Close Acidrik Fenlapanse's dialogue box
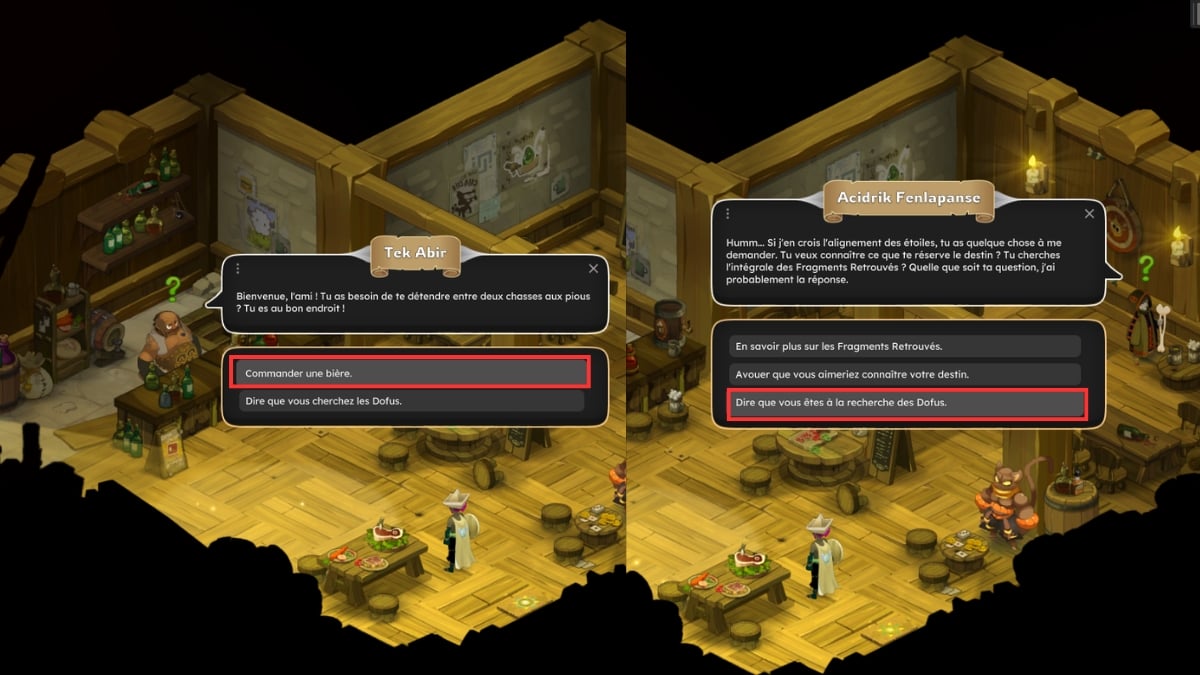 click(1090, 214)
